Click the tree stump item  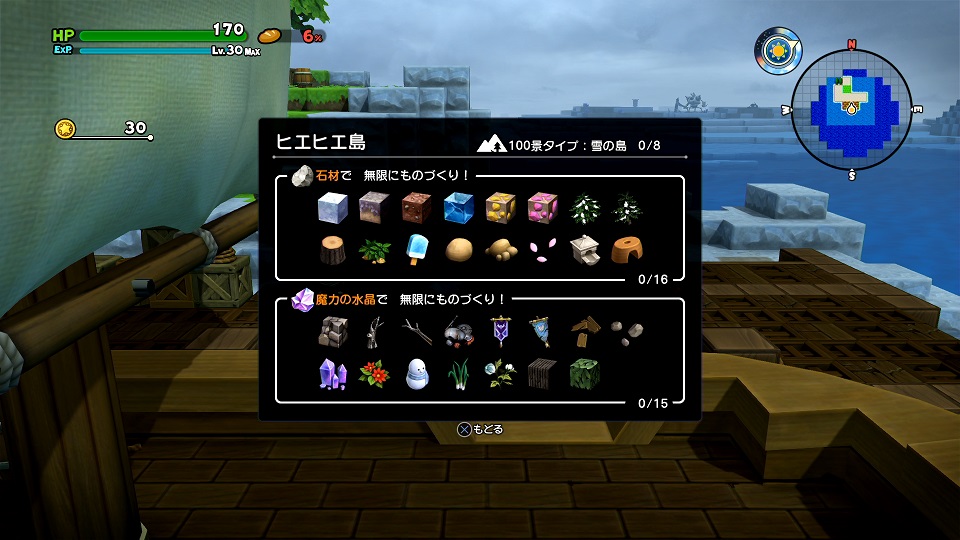[x=331, y=249]
